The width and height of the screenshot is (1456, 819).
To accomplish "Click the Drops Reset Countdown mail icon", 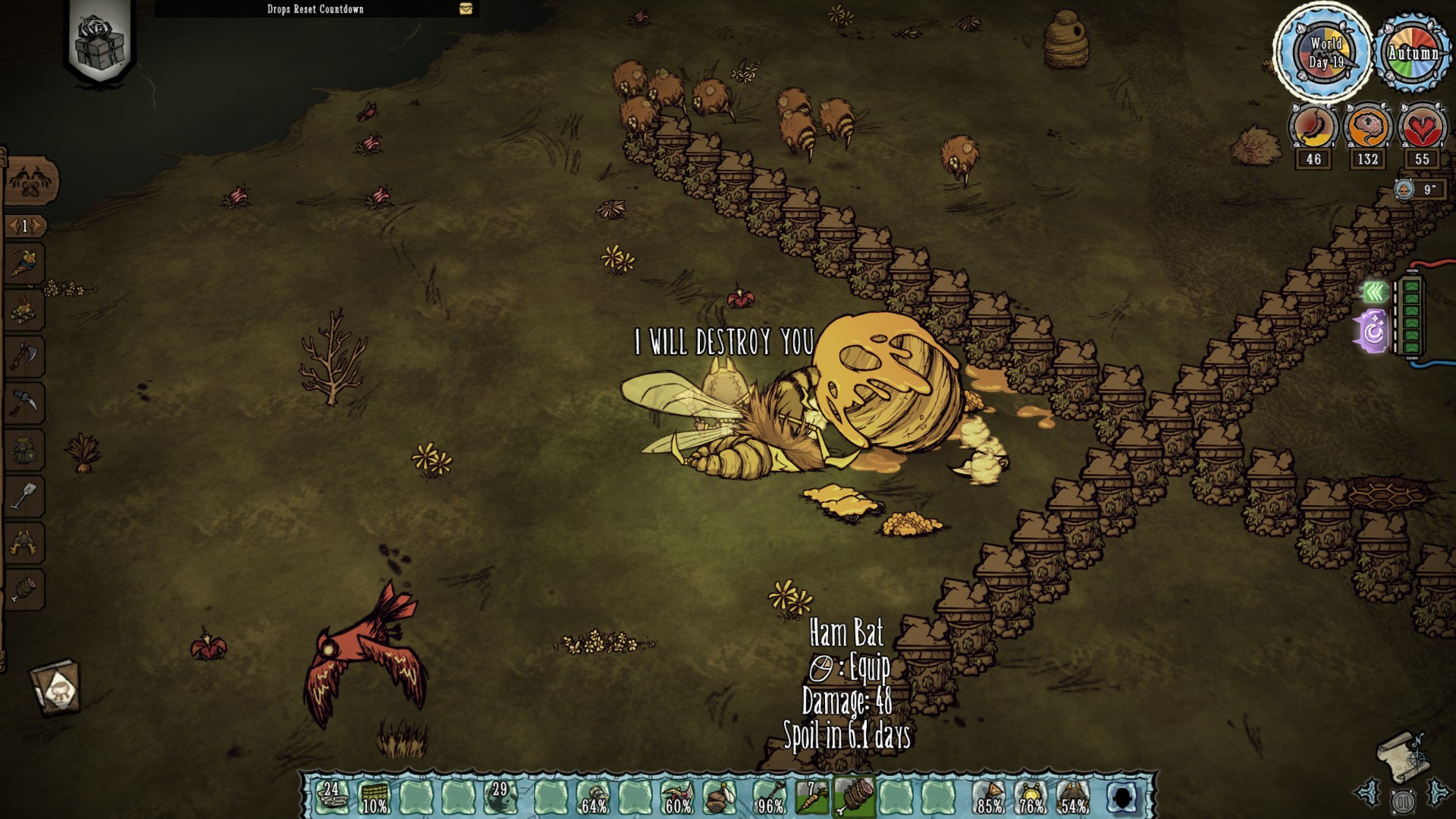I will [x=466, y=8].
